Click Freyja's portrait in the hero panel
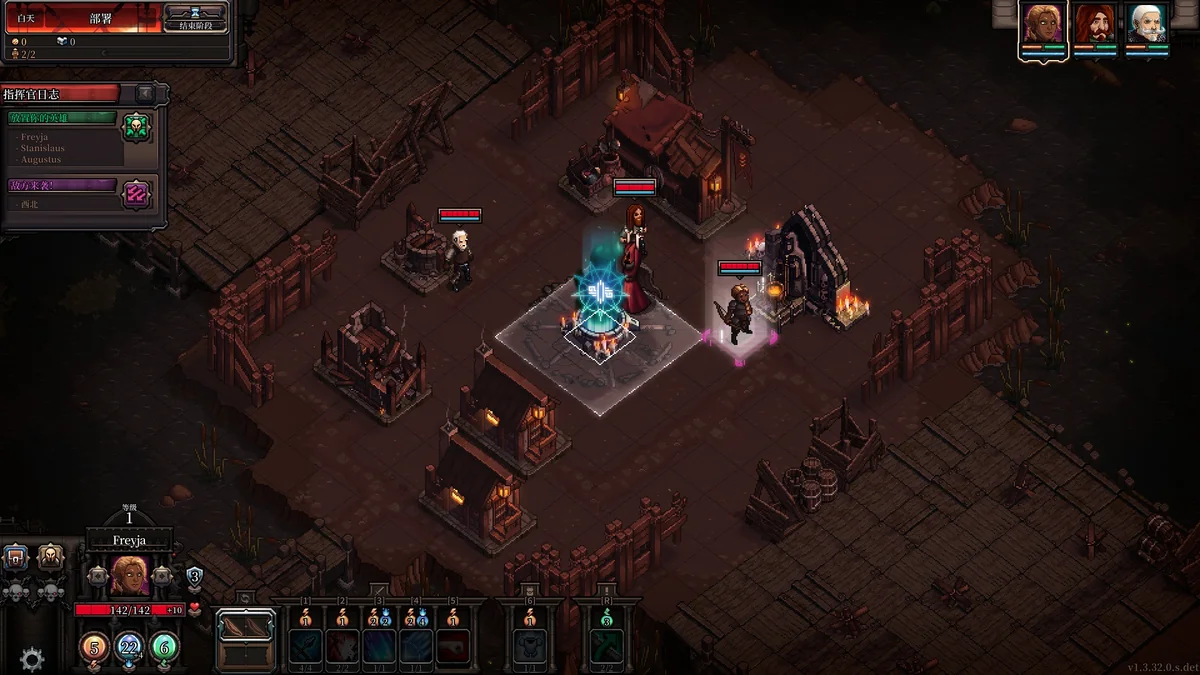 pos(130,575)
